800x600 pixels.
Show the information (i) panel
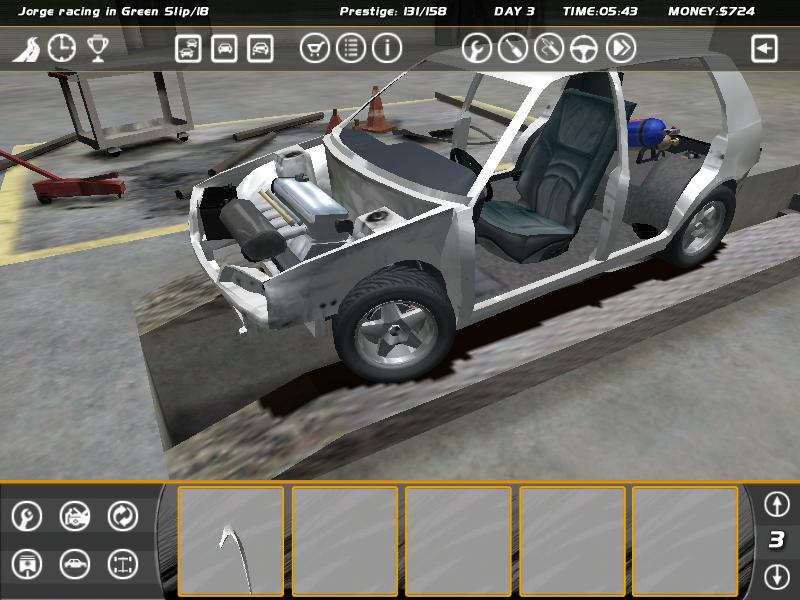click(x=387, y=48)
